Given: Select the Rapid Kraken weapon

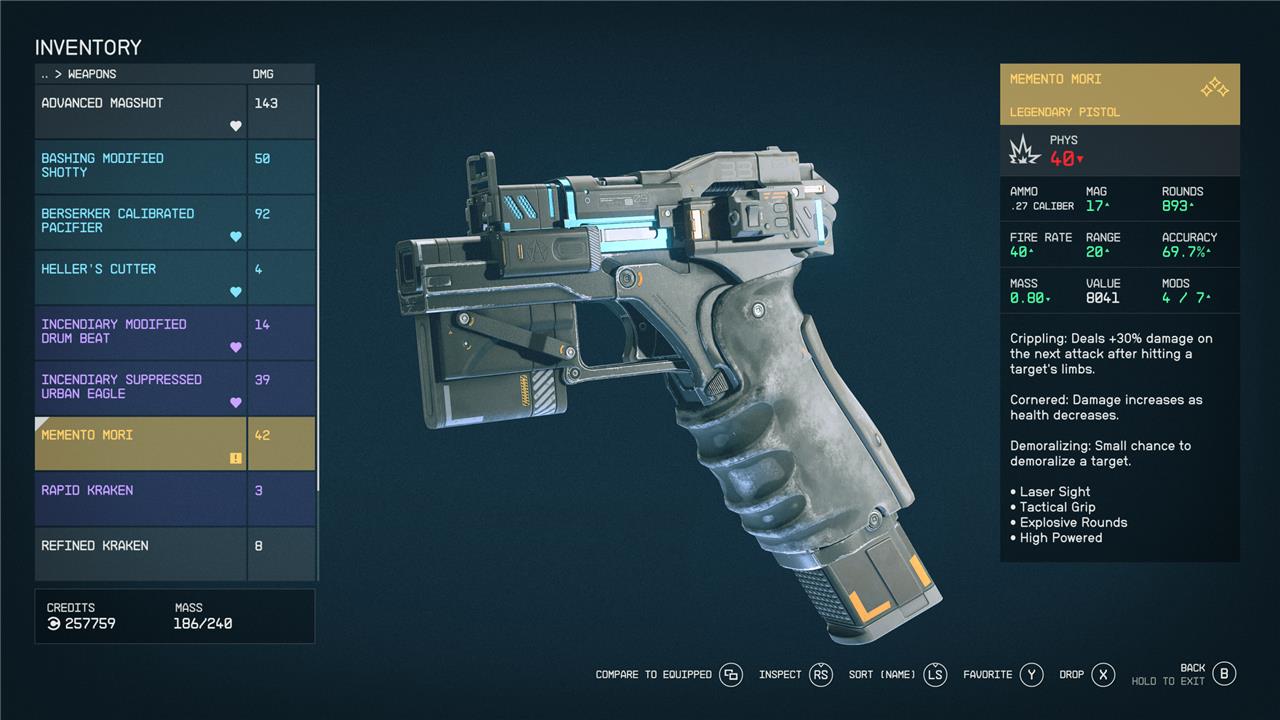Looking at the screenshot, I should coord(140,498).
